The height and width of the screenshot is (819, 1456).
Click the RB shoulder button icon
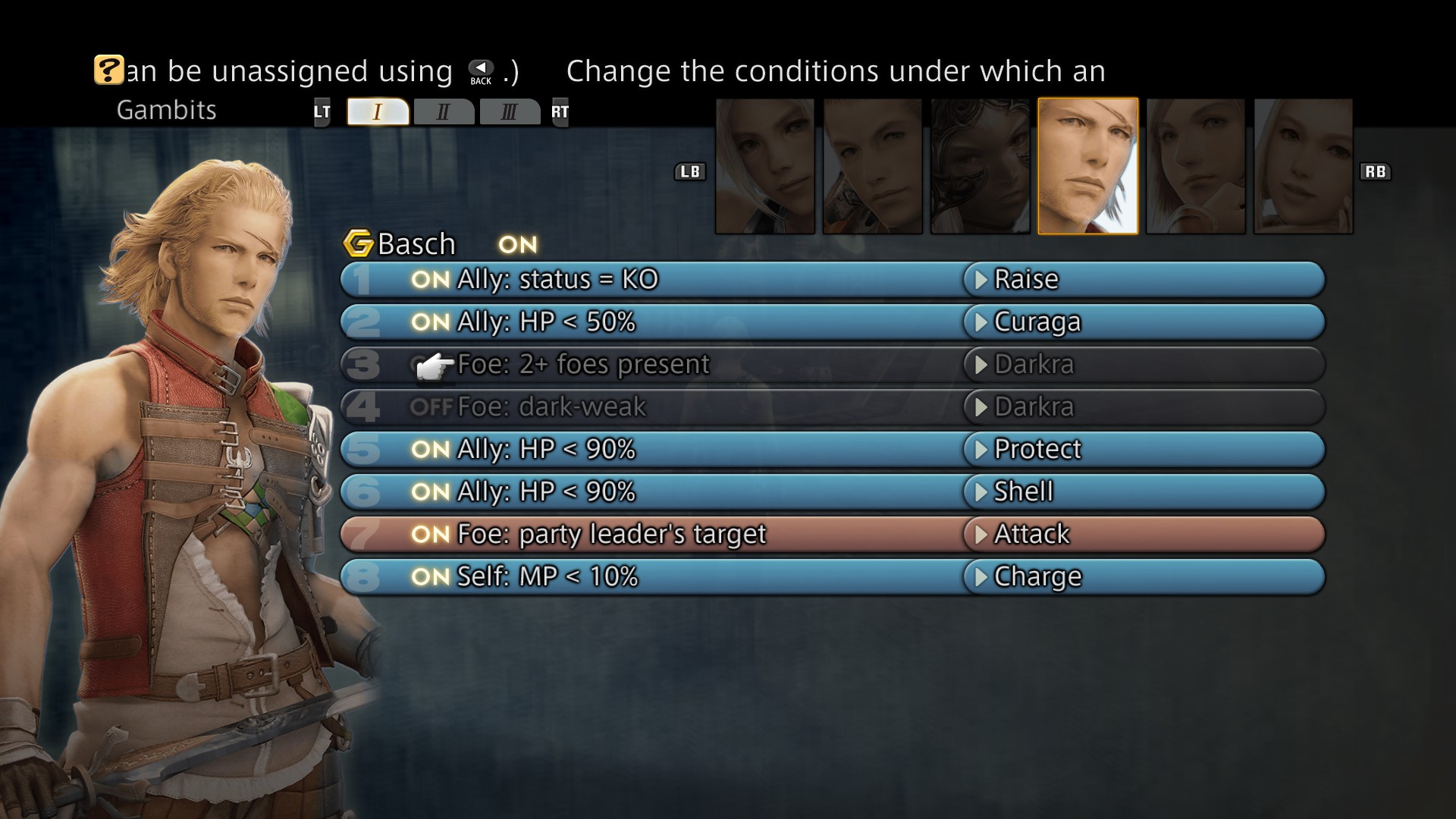click(1378, 171)
